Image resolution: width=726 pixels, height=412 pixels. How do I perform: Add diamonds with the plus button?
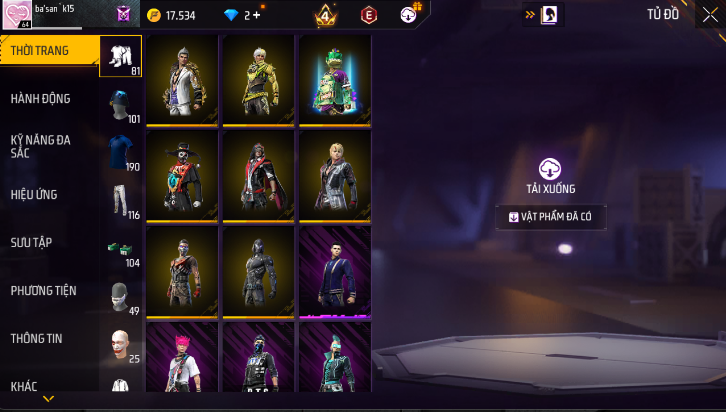point(259,15)
